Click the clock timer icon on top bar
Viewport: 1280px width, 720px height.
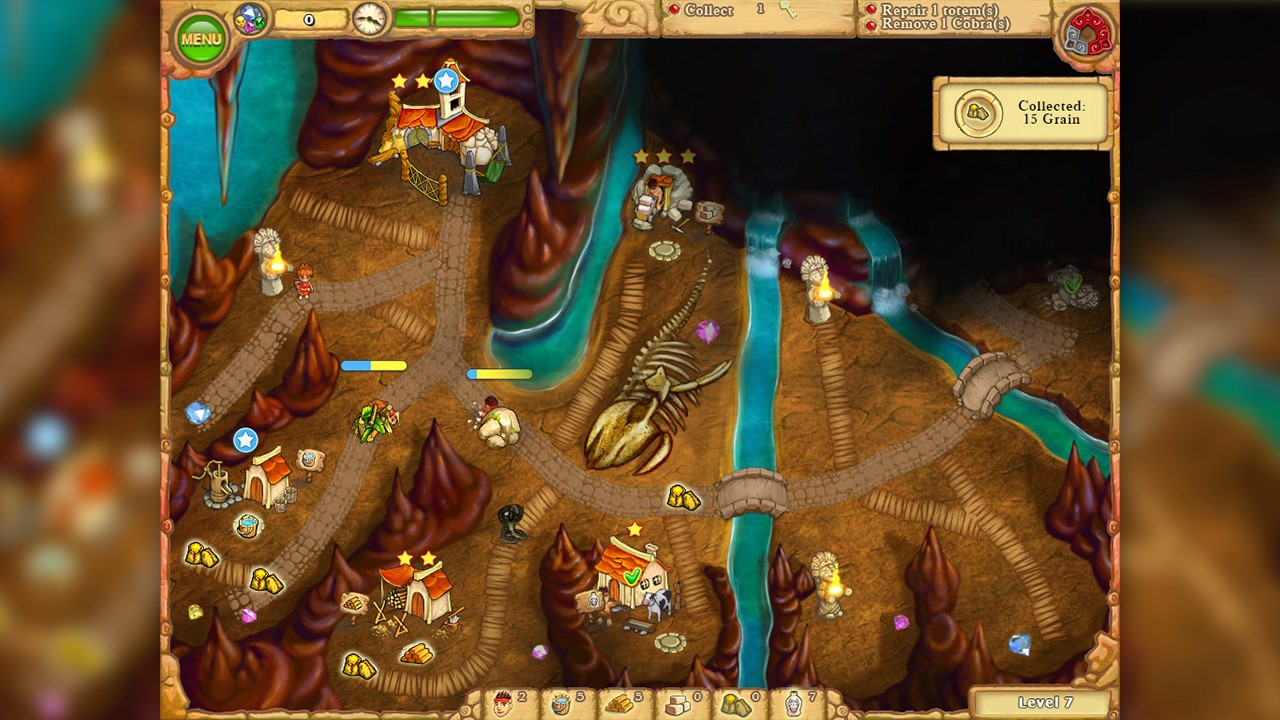pyautogui.click(x=369, y=17)
